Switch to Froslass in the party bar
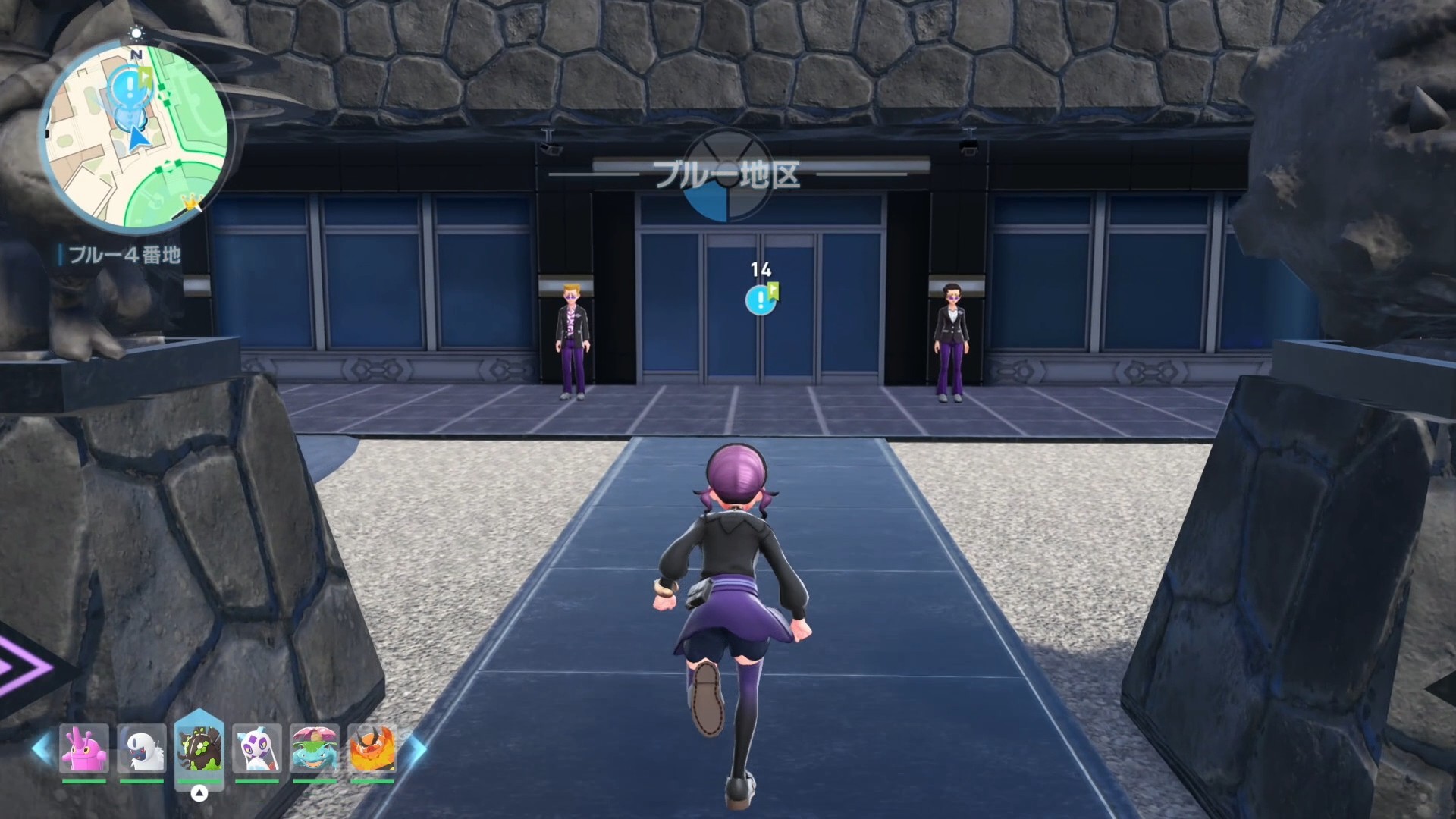Image resolution: width=1456 pixels, height=819 pixels. tap(257, 748)
